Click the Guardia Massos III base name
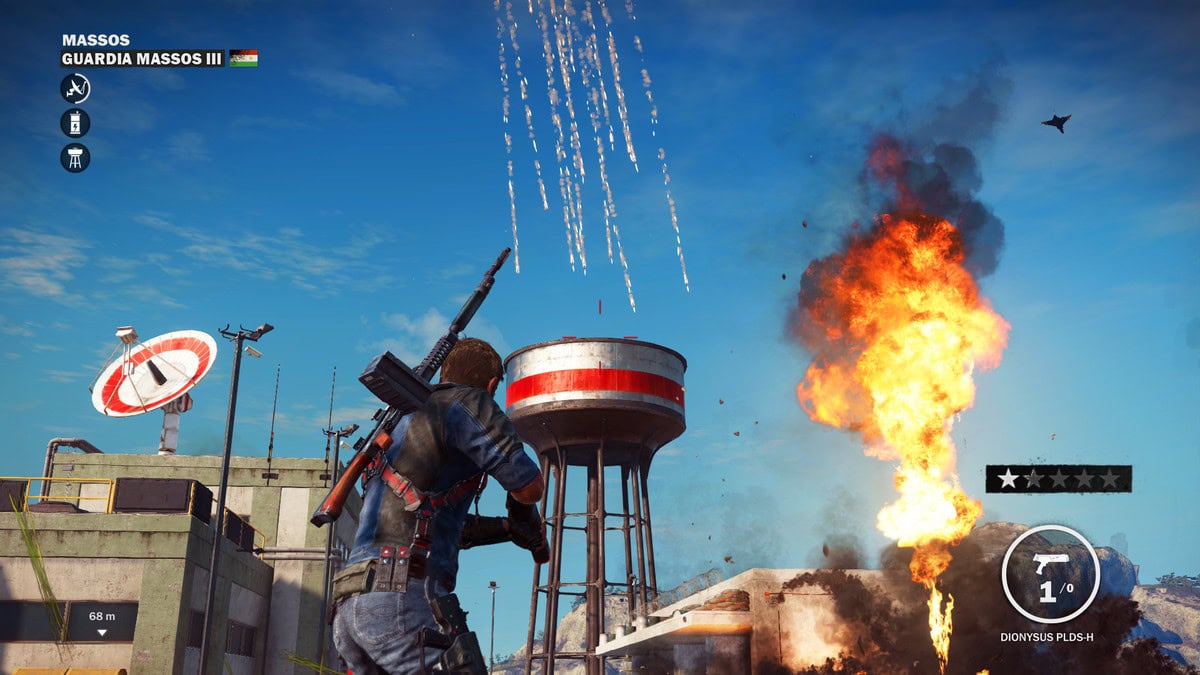The image size is (1200, 675). click(142, 59)
